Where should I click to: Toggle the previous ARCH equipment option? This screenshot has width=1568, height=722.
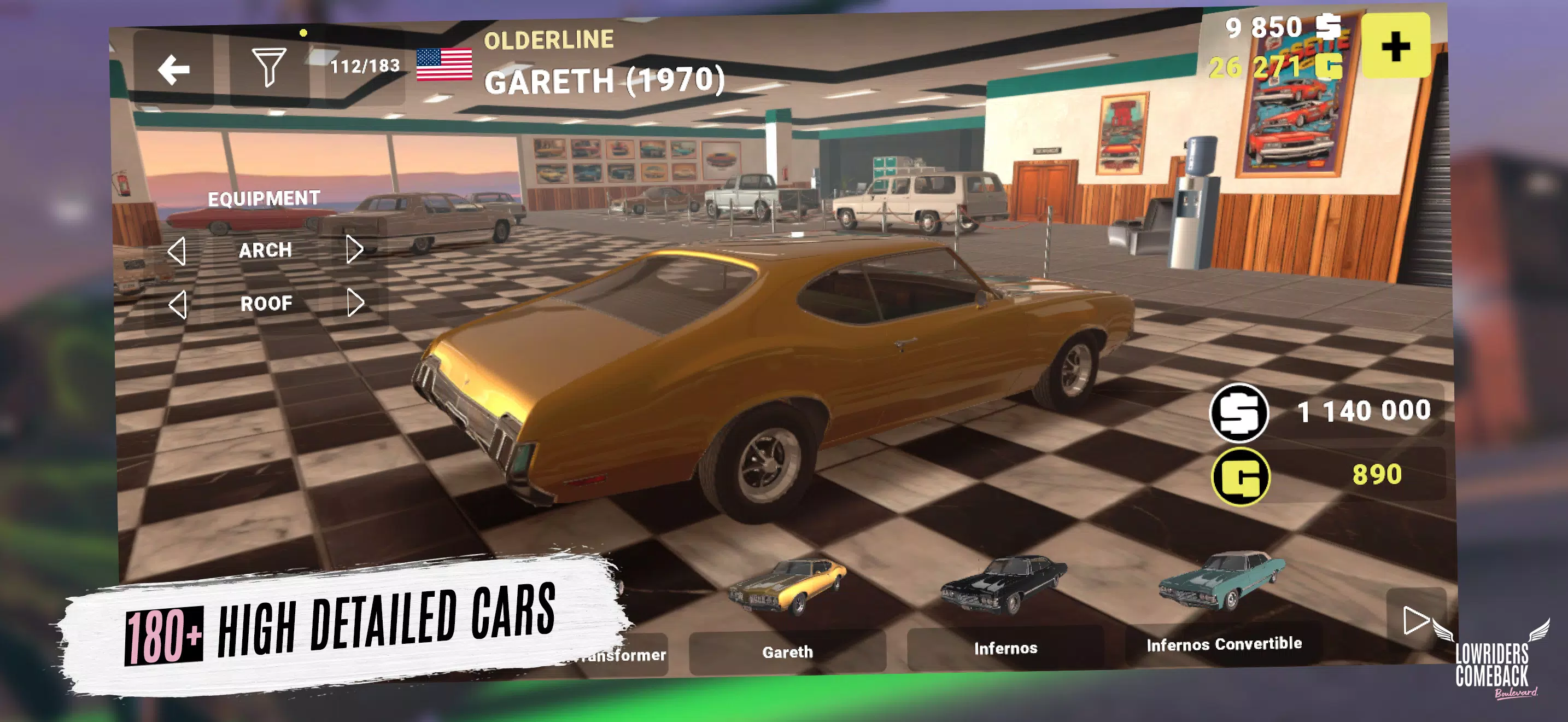click(x=179, y=249)
